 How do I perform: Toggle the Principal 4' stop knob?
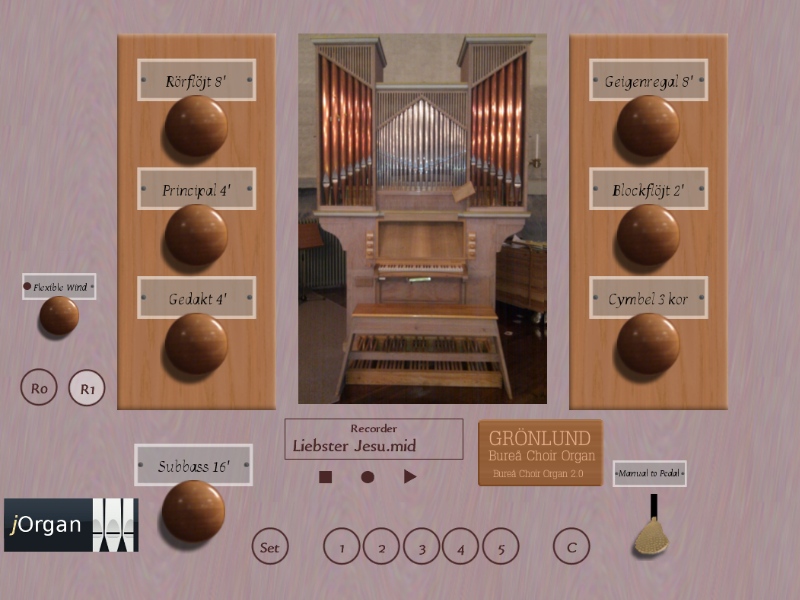(196, 235)
